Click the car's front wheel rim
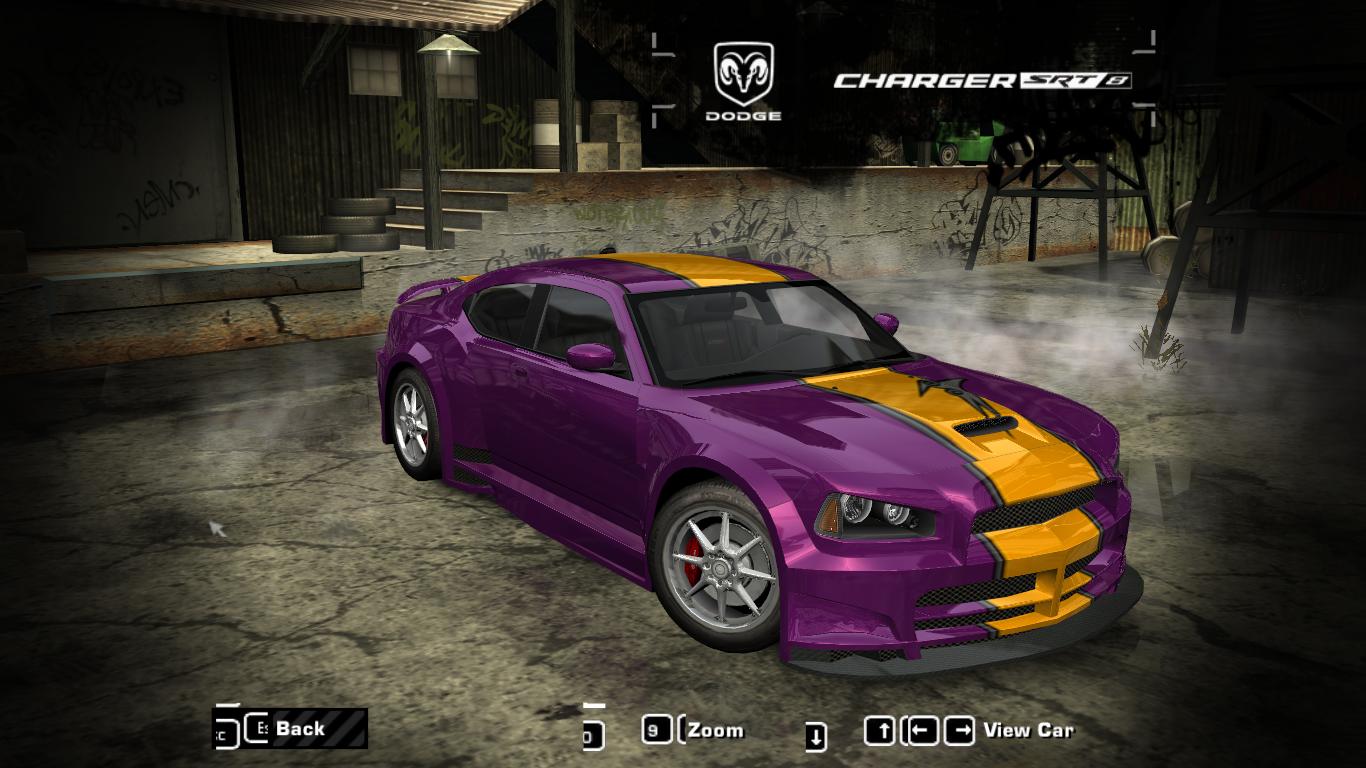The width and height of the screenshot is (1366, 768). tap(722, 570)
